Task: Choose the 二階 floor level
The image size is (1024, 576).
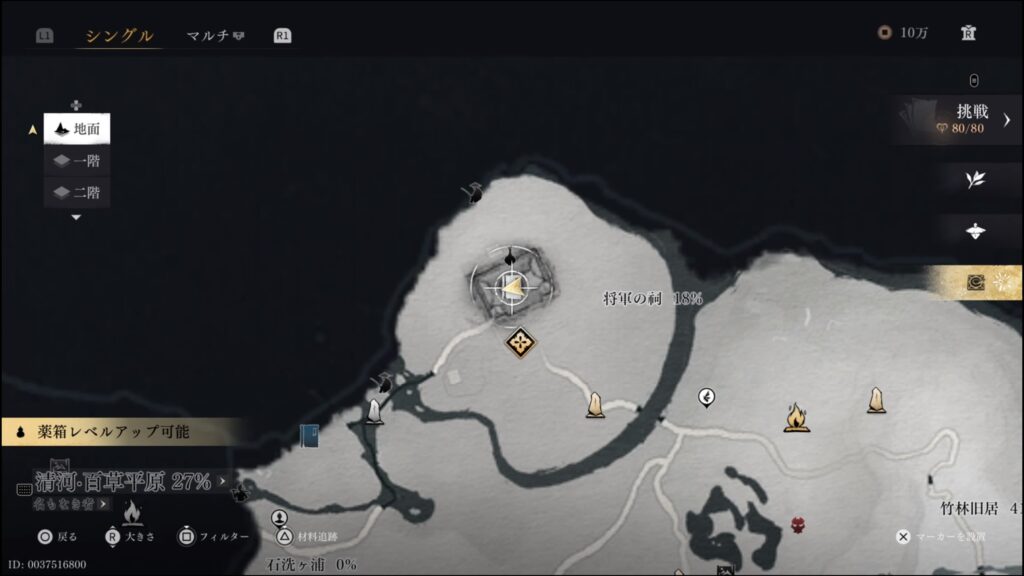Action: point(78,192)
